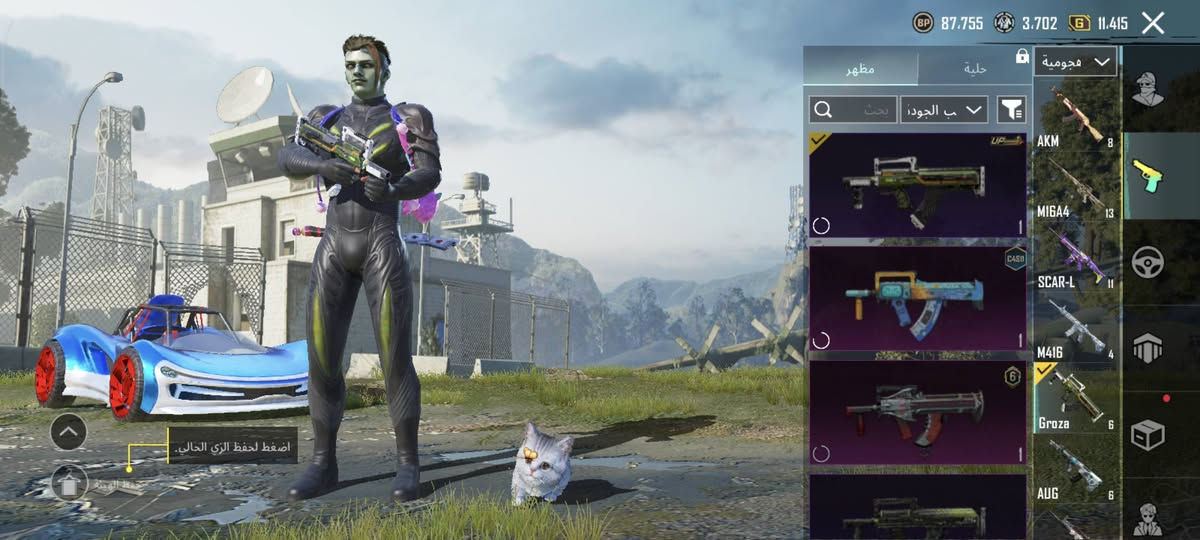Choose the blue and orange Groza skin
This screenshot has height=540, width=1200.
(x=917, y=298)
